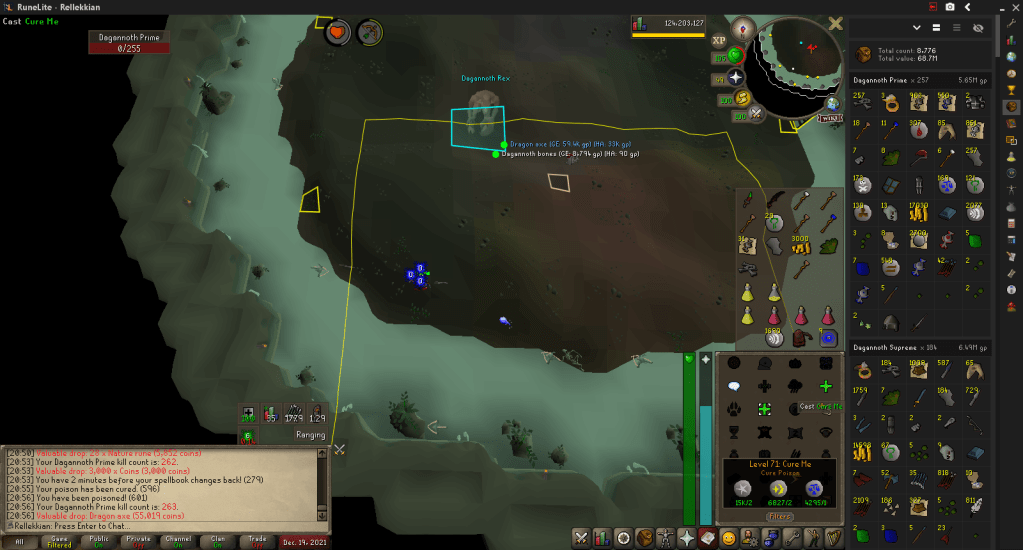Cast the Cure Me spell
The width and height of the screenshot is (1023, 550).
click(763, 409)
